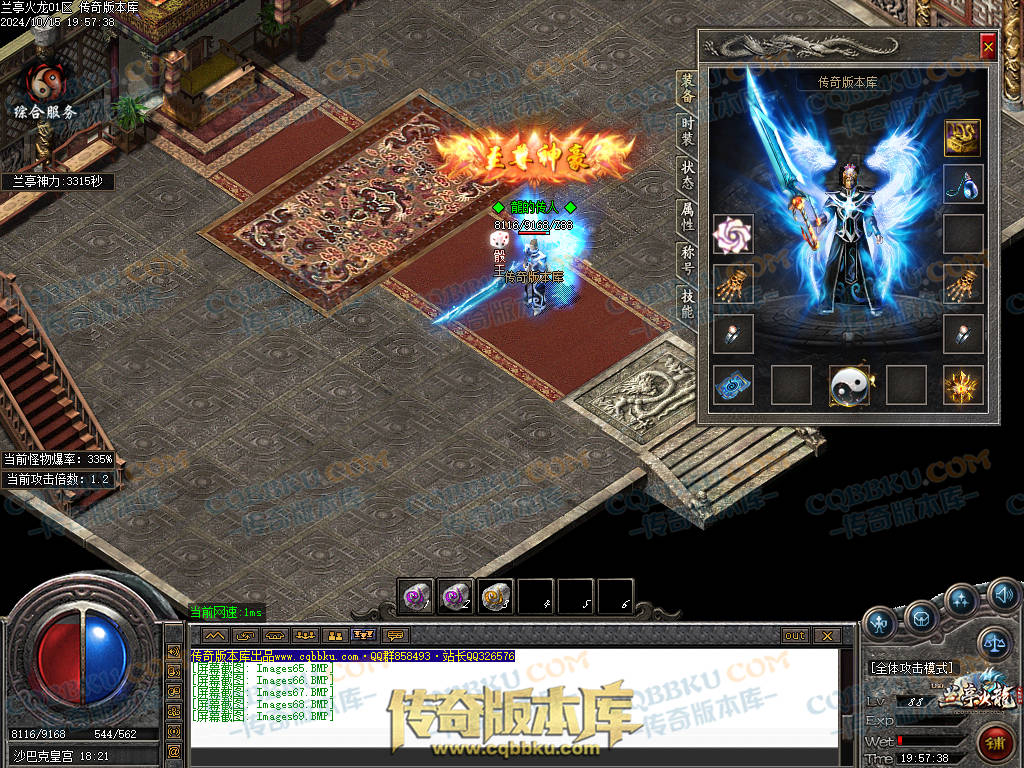Close the character equipment panel
Viewport: 1024px width, 768px height.
pyautogui.click(x=988, y=46)
